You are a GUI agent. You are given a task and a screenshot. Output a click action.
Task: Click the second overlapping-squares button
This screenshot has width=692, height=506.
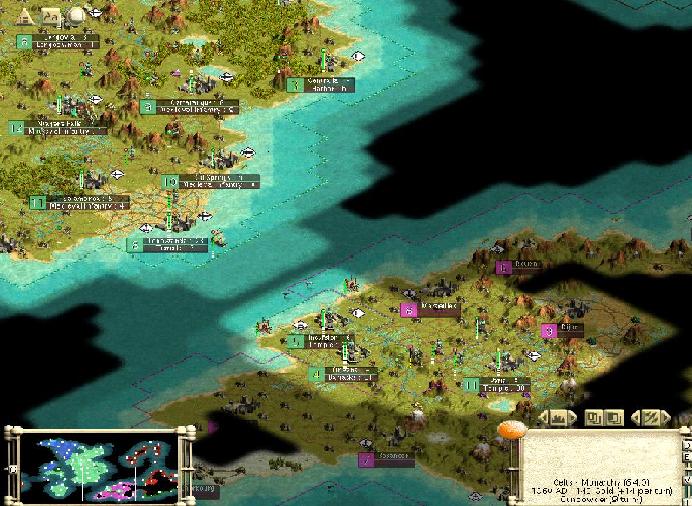pos(614,416)
